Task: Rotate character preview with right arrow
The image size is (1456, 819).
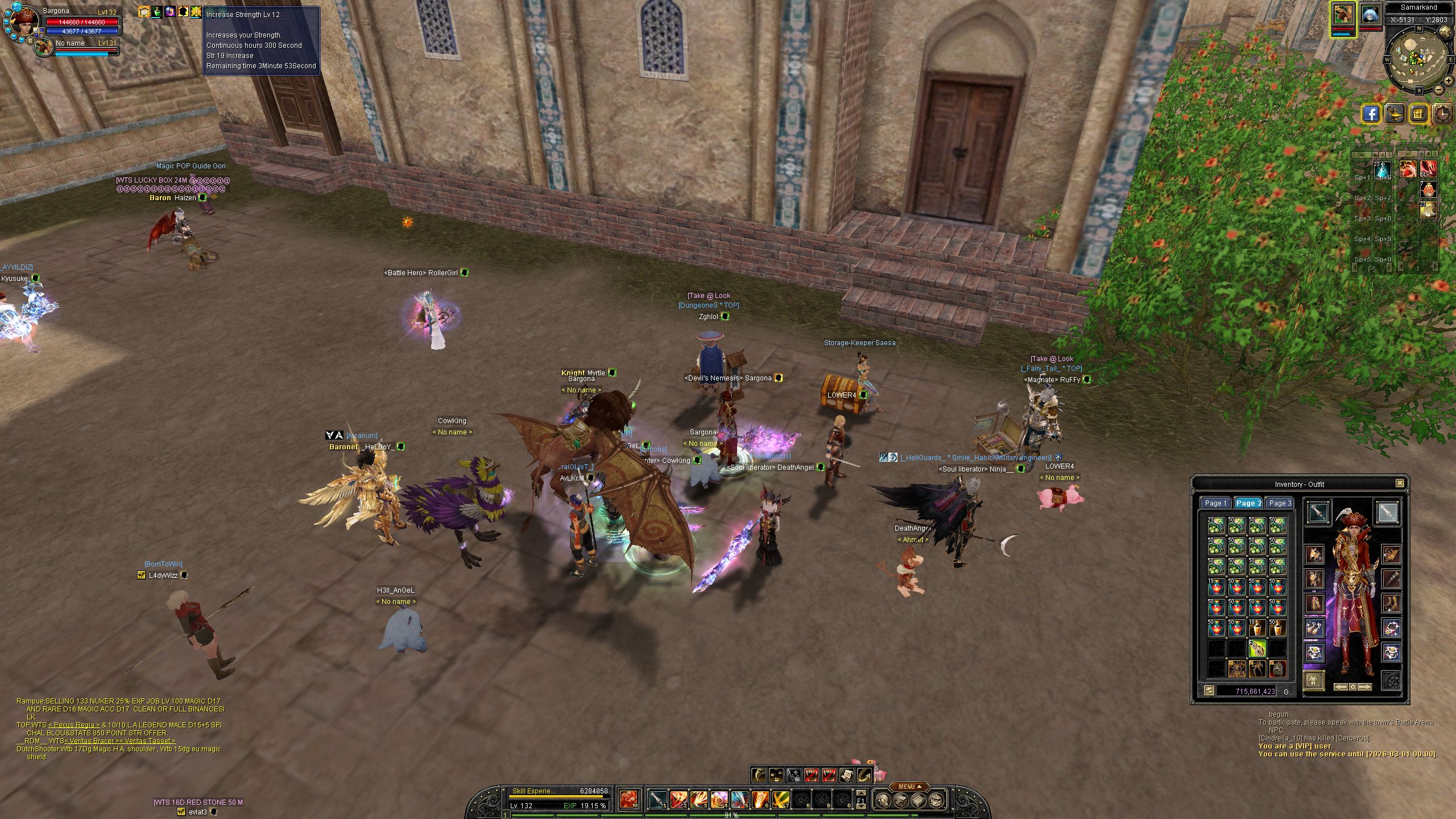Action: [1365, 687]
